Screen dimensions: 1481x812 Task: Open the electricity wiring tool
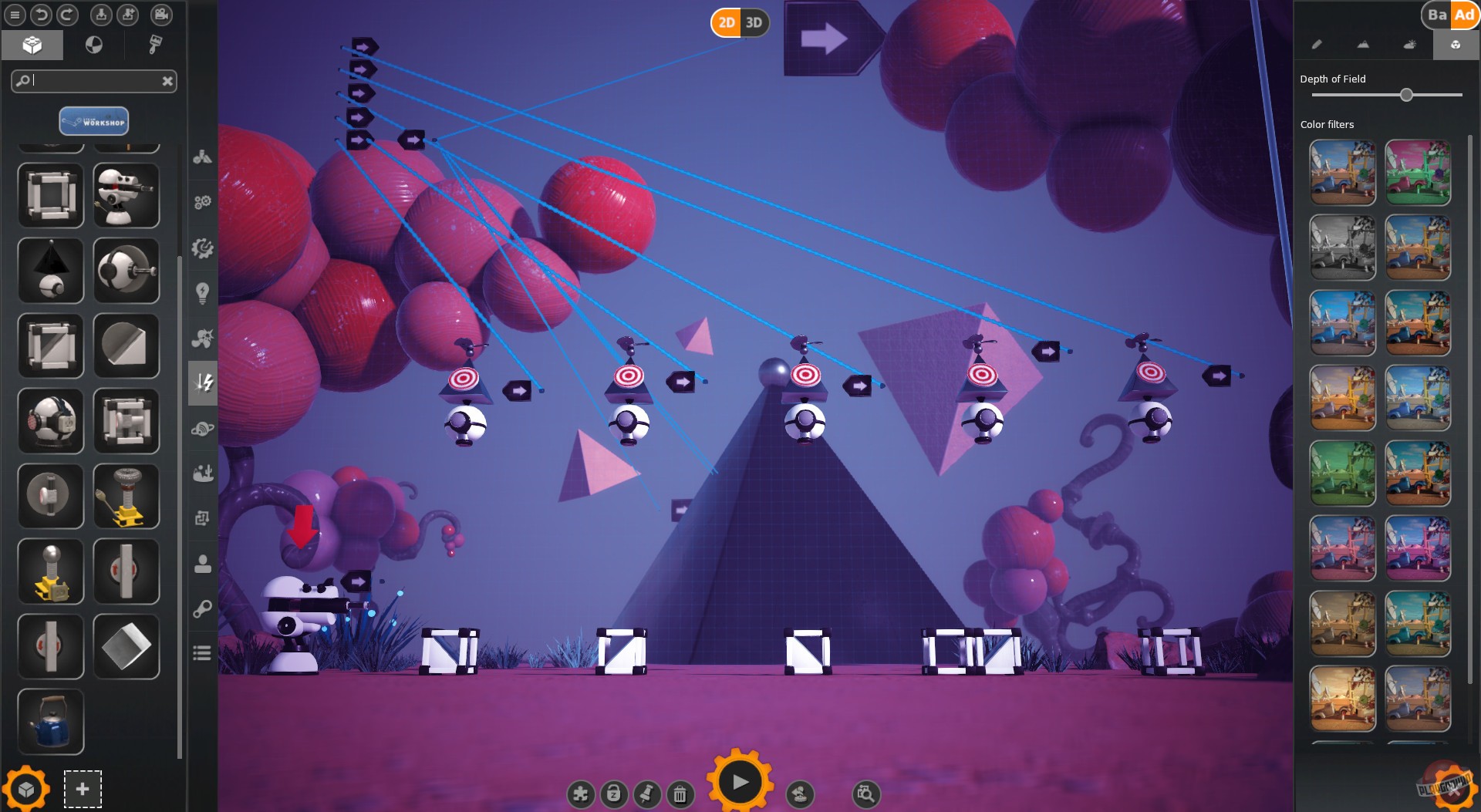coord(203,383)
